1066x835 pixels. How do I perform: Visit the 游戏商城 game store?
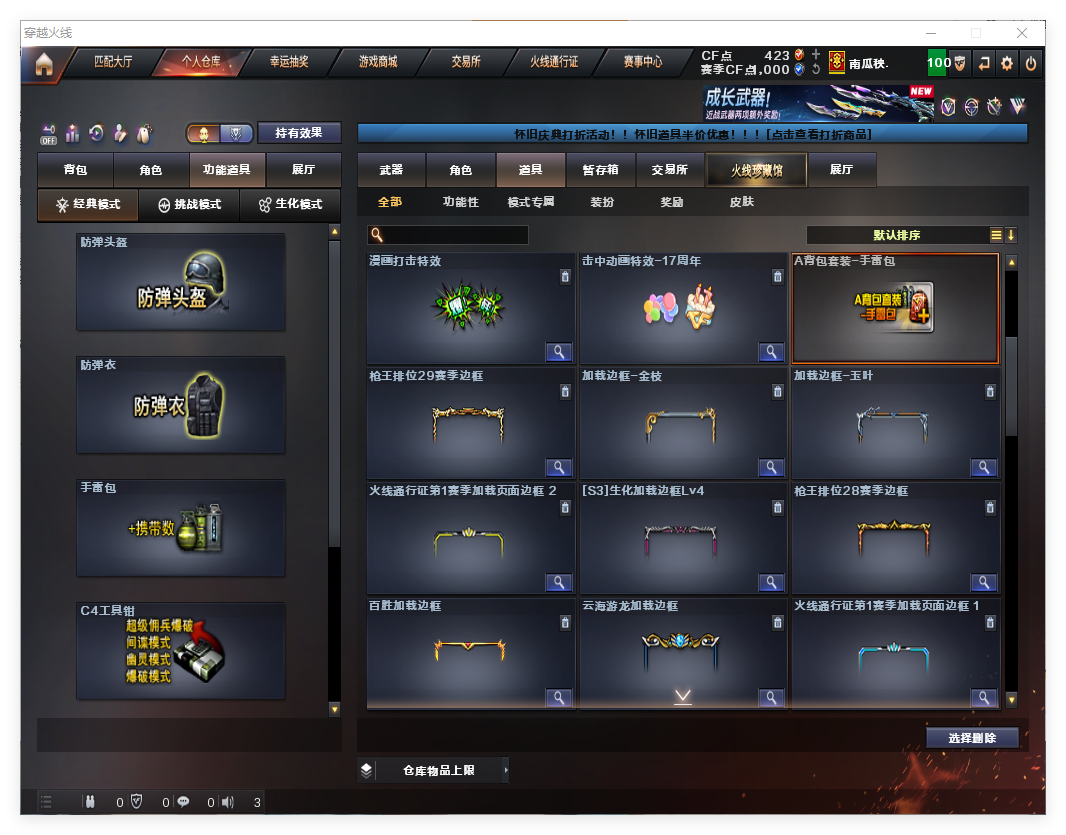tap(378, 62)
